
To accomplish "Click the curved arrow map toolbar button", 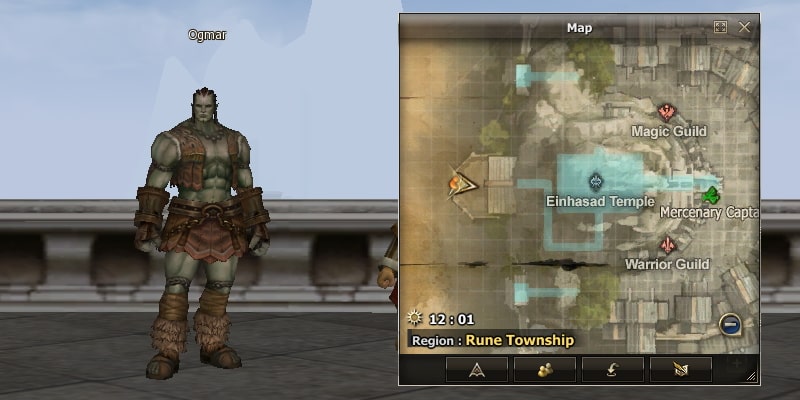I will tap(613, 369).
